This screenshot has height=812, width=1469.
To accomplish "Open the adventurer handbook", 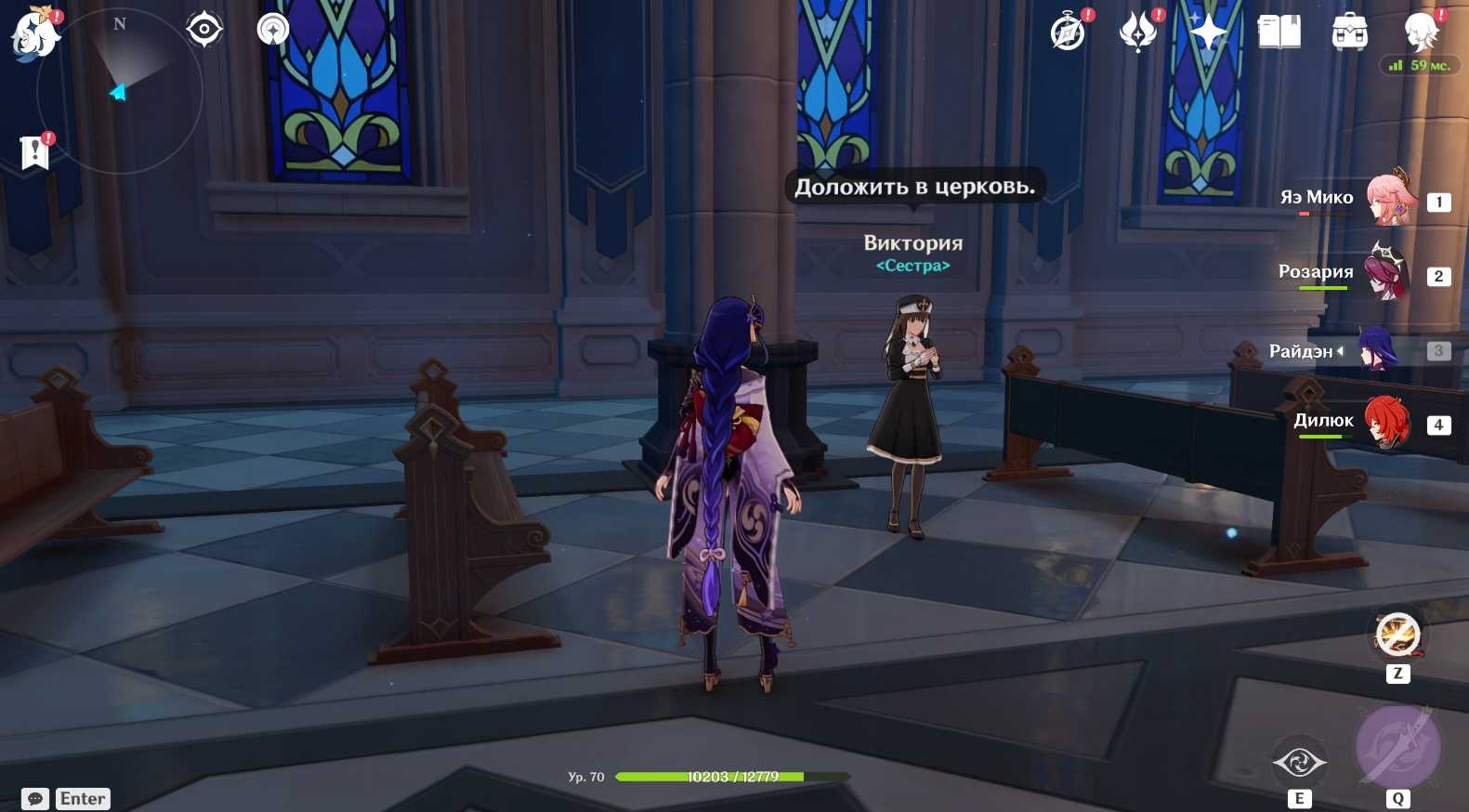I will 1279,33.
